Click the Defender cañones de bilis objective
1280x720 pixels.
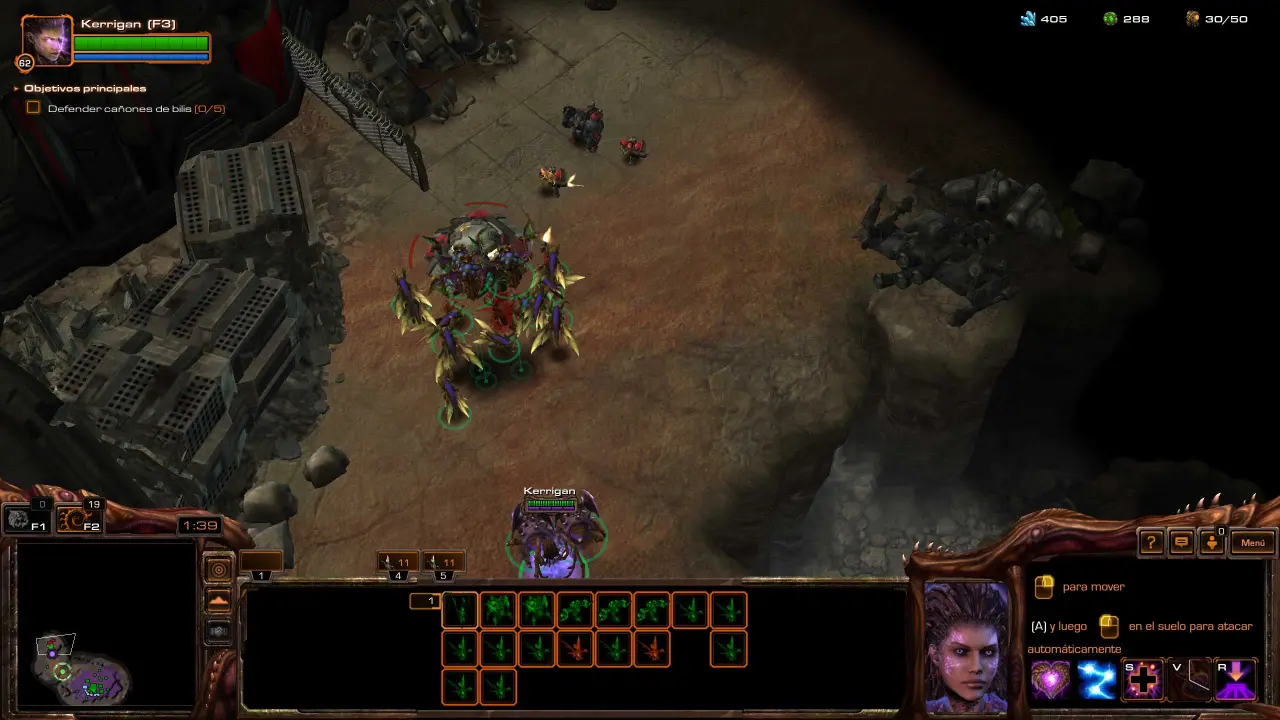[120, 108]
